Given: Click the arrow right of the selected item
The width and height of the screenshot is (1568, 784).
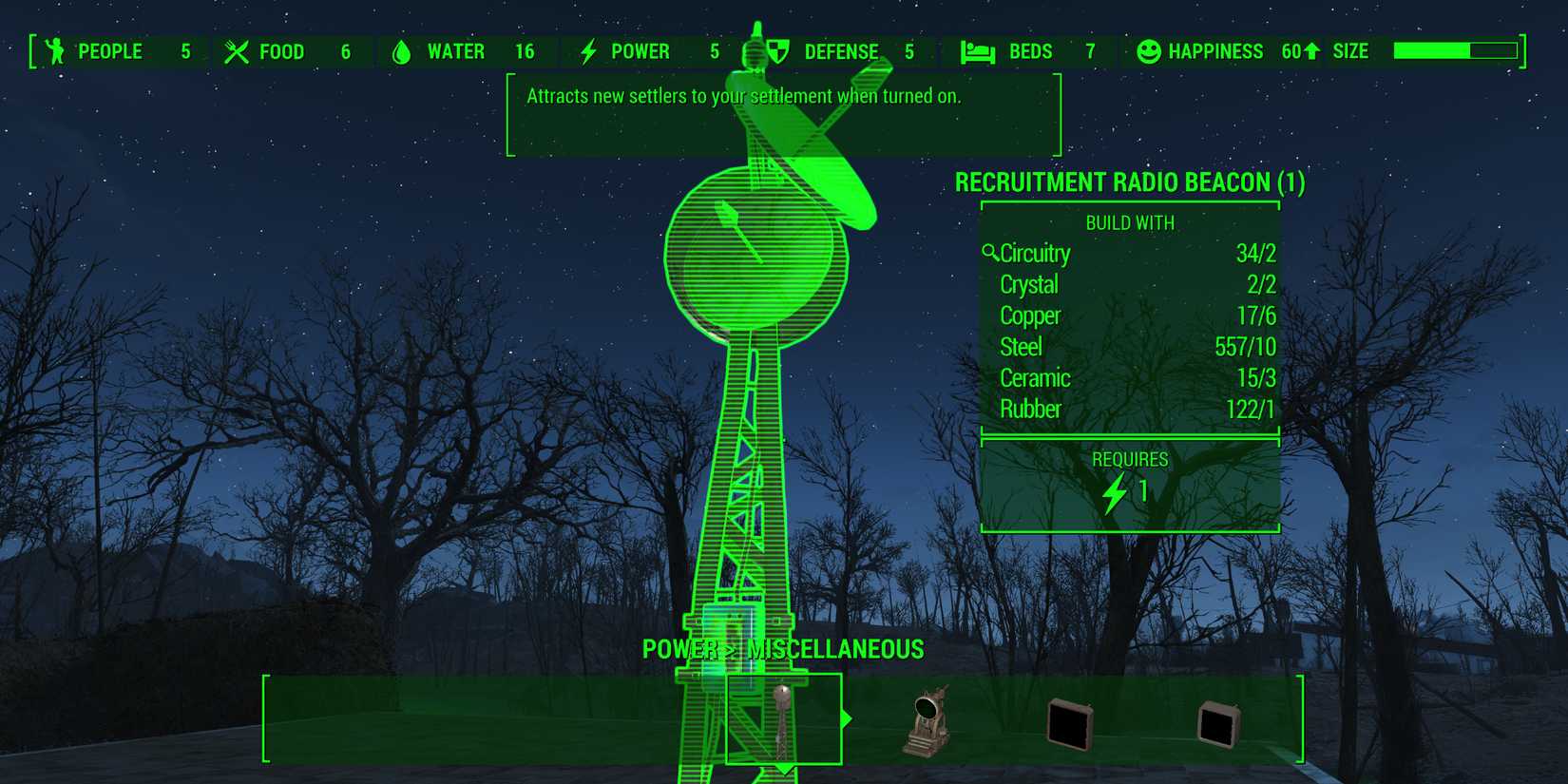Looking at the screenshot, I should pyautogui.click(x=846, y=720).
